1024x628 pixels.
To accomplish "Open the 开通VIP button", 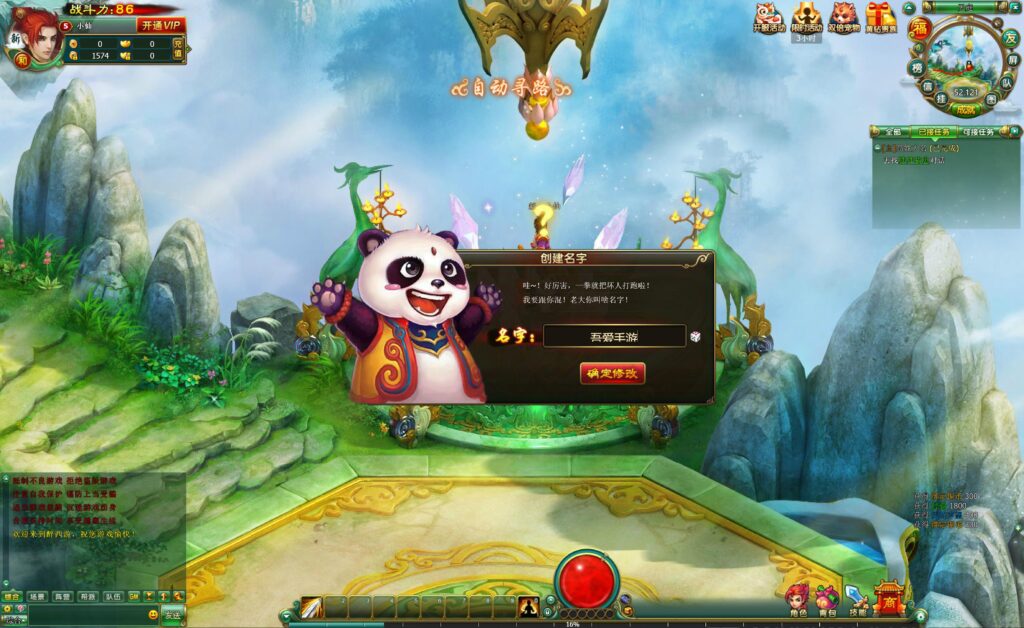I will 161,25.
